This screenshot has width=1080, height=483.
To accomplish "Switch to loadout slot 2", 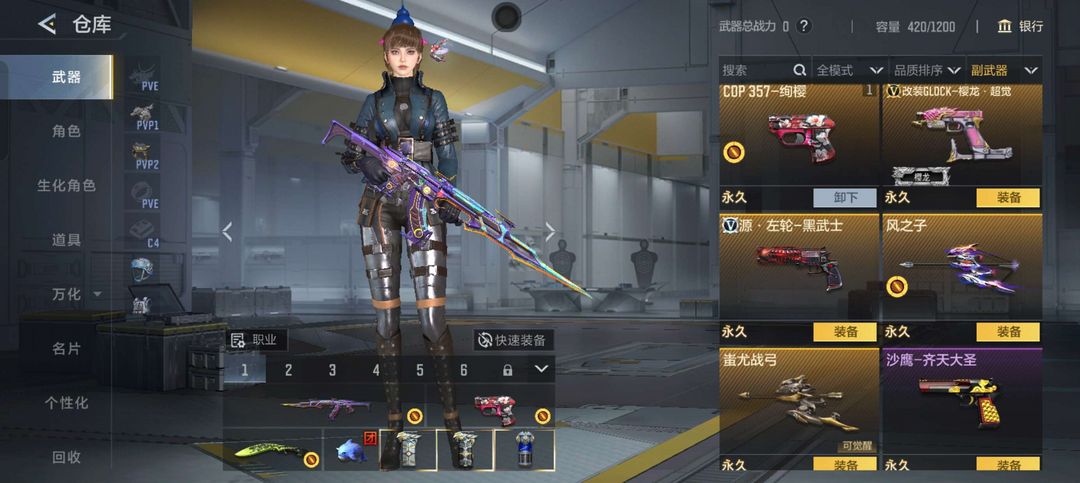I will coord(288,370).
